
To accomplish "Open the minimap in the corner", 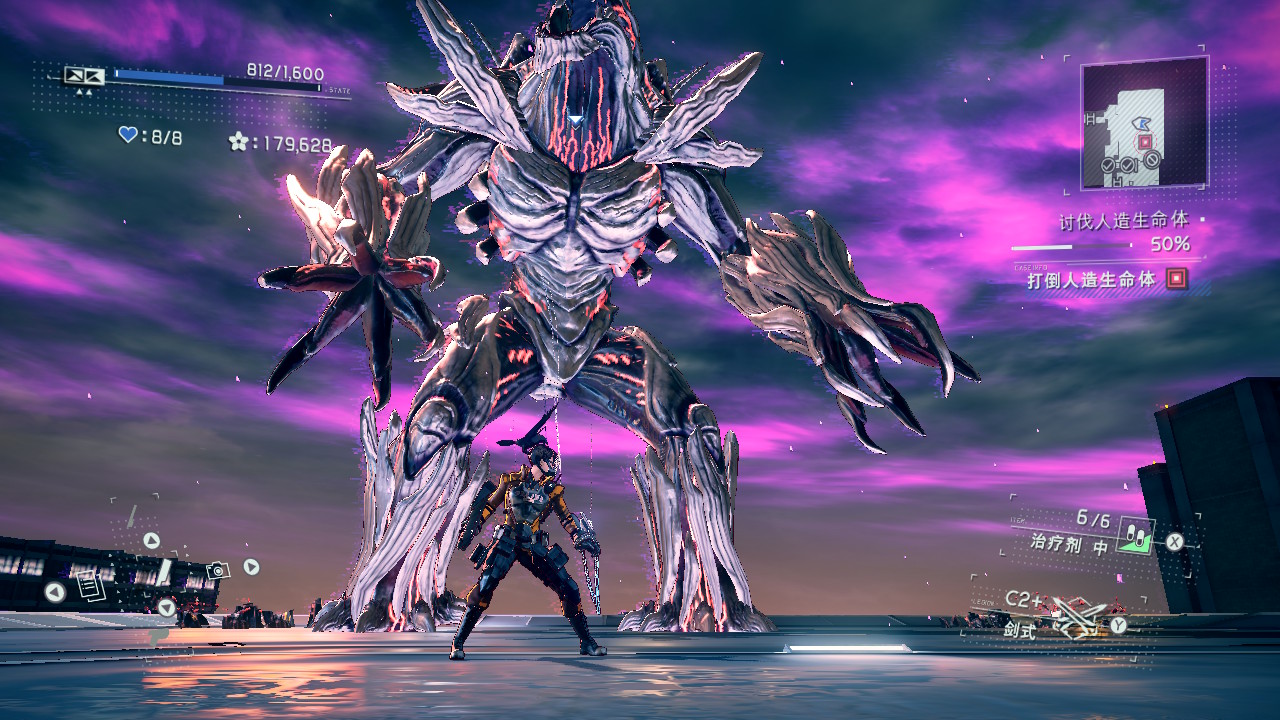I will coord(1144,123).
